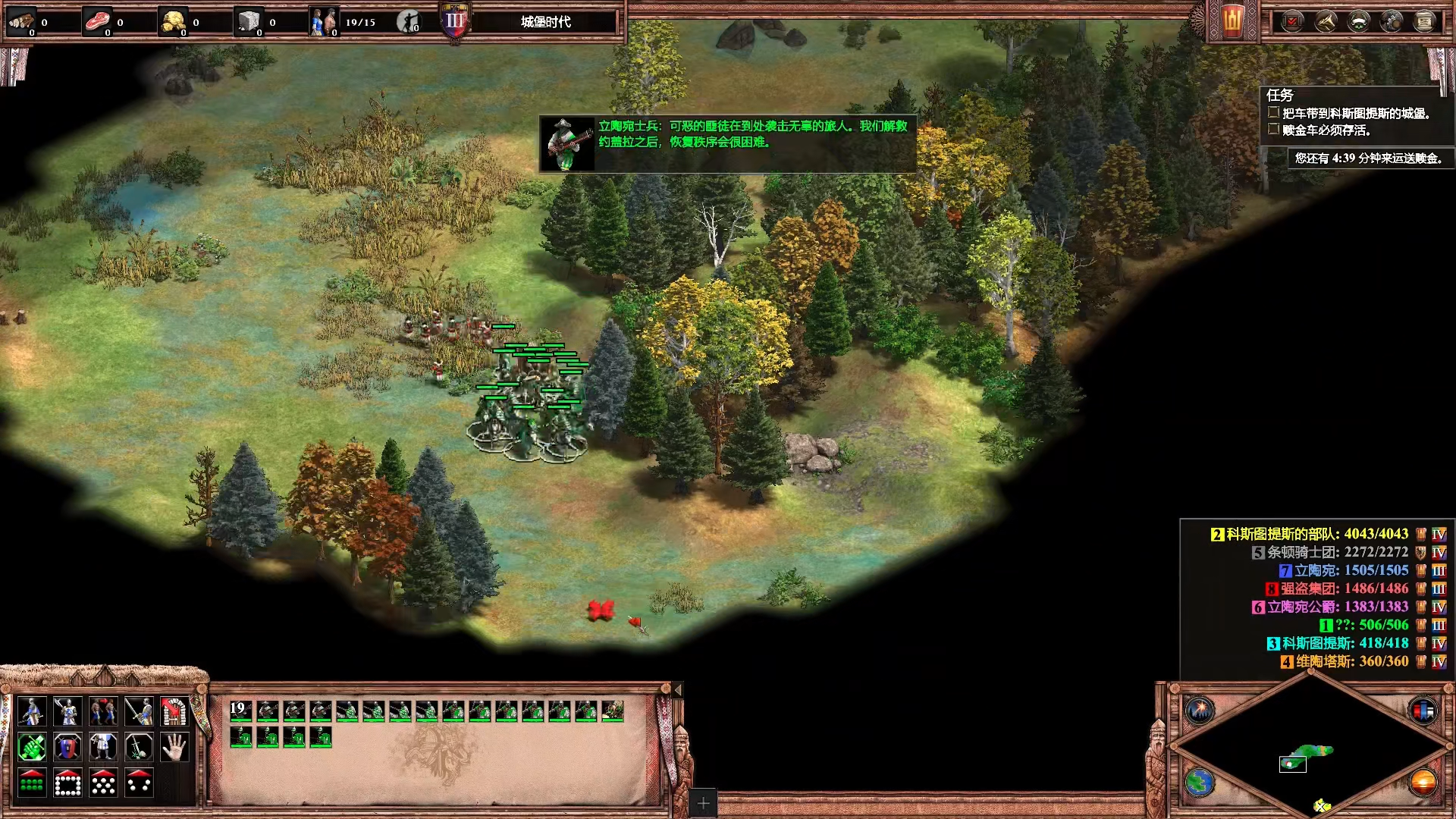Select the first unit portrait marked 19
Image resolution: width=1456 pixels, height=819 pixels.
[x=241, y=711]
